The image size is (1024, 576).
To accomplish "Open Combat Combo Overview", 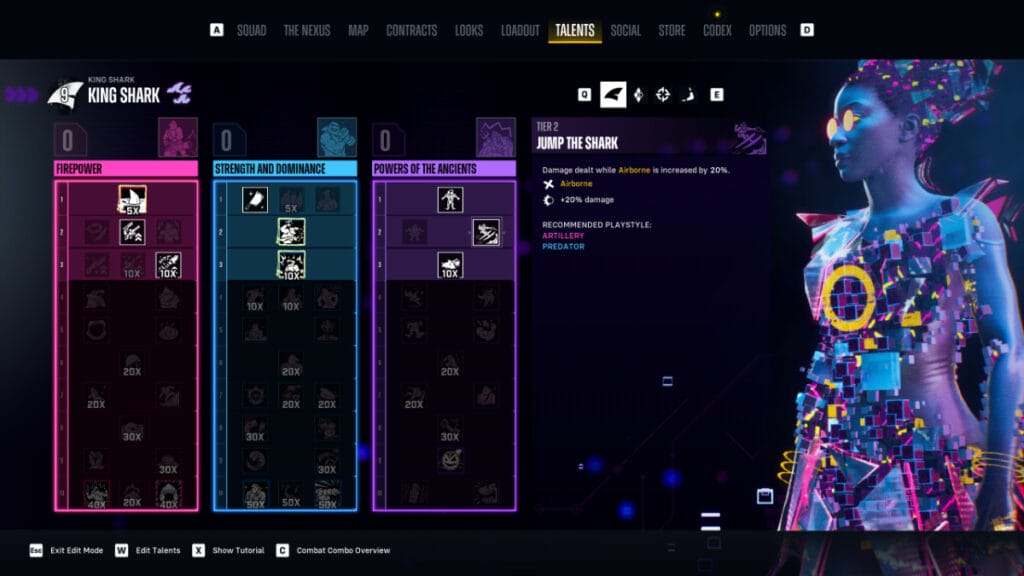I will (340, 550).
